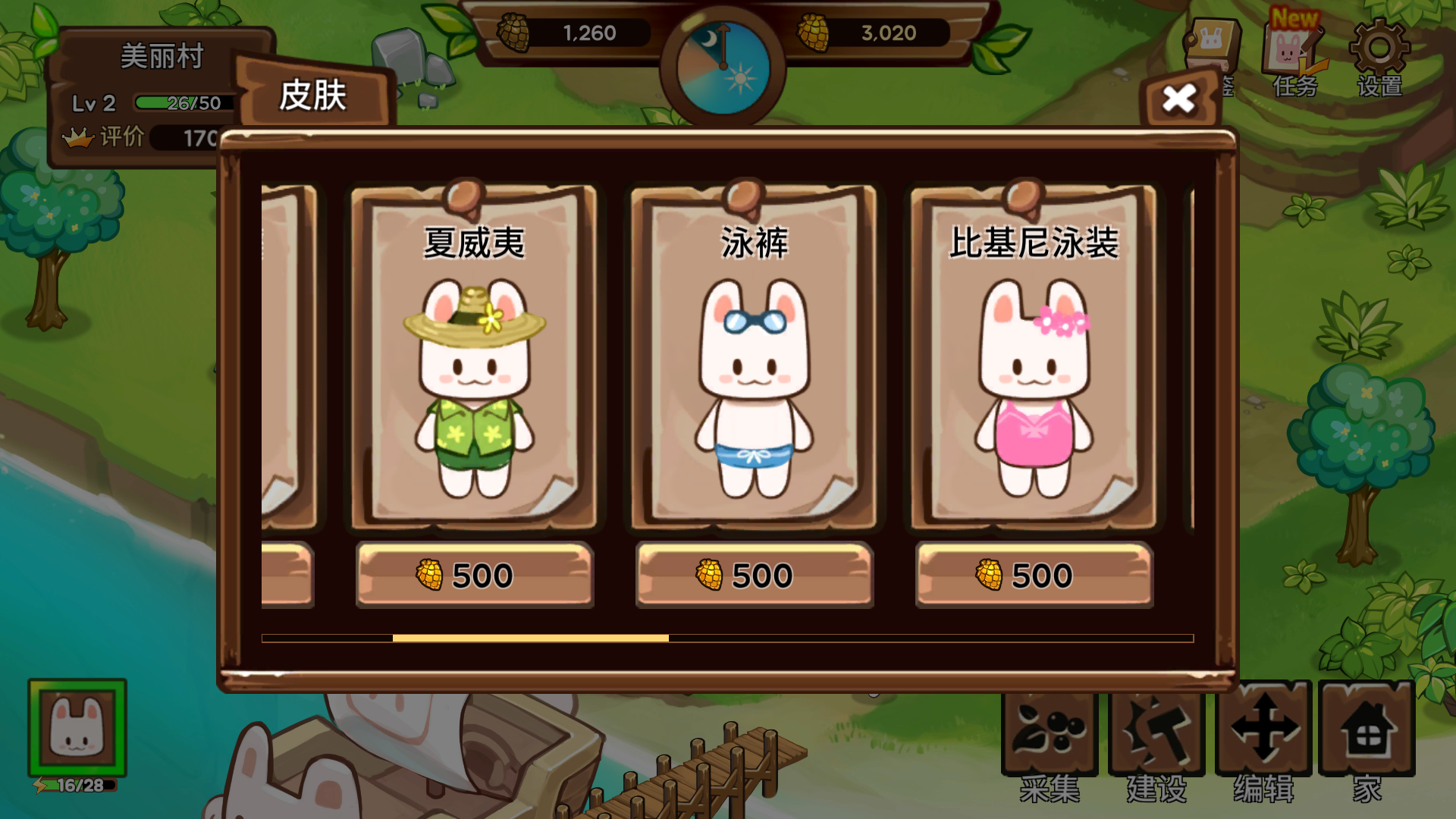Buy the 夏威夷 skin for 500
The width and height of the screenshot is (1456, 819).
[474, 576]
